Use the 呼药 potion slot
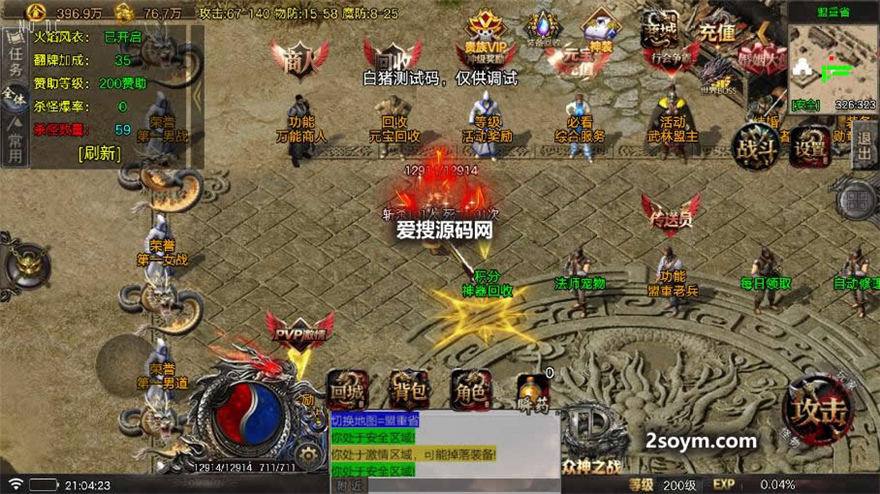 coord(533,390)
